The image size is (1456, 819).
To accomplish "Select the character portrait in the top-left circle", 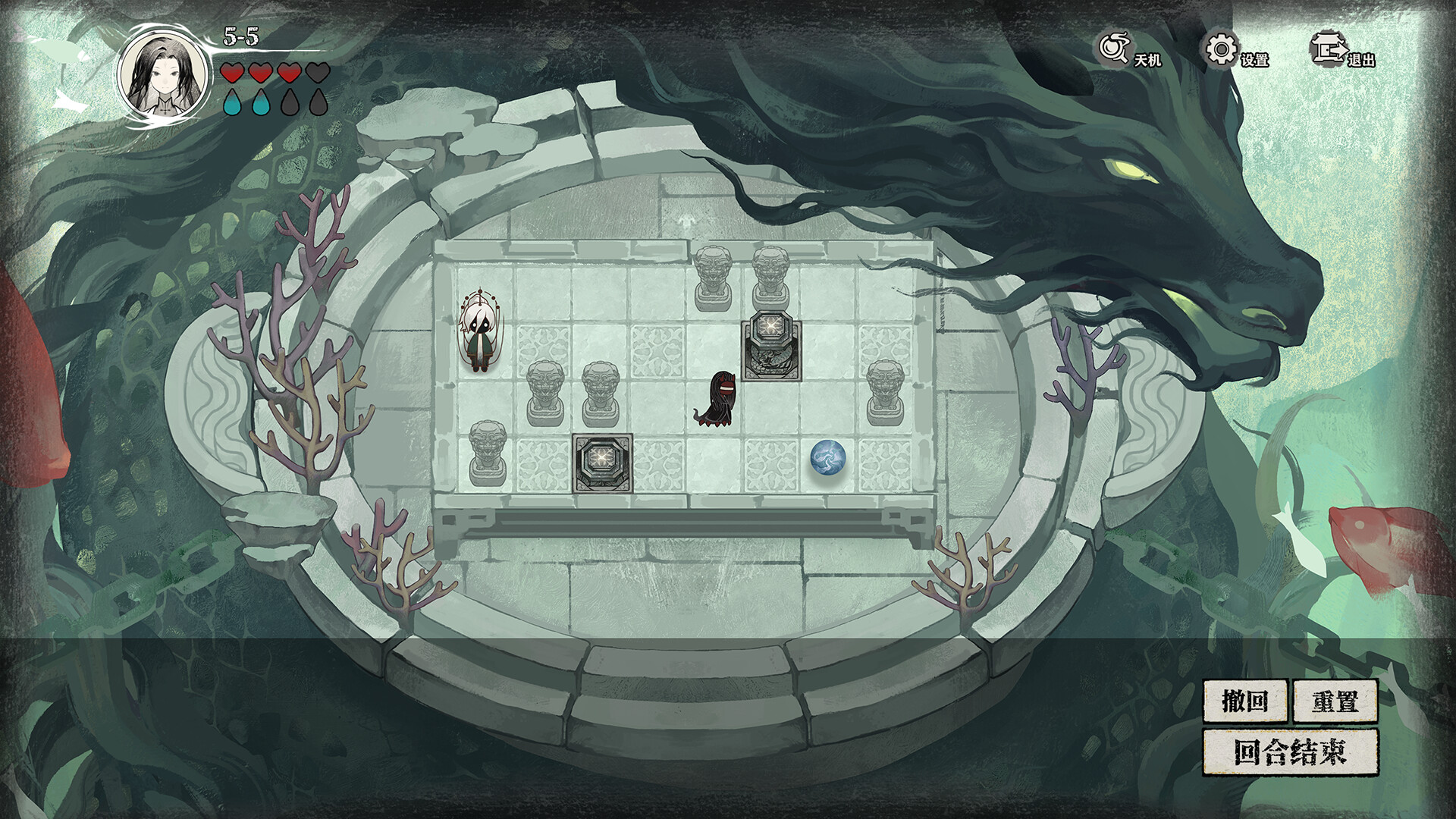I will pos(162,74).
